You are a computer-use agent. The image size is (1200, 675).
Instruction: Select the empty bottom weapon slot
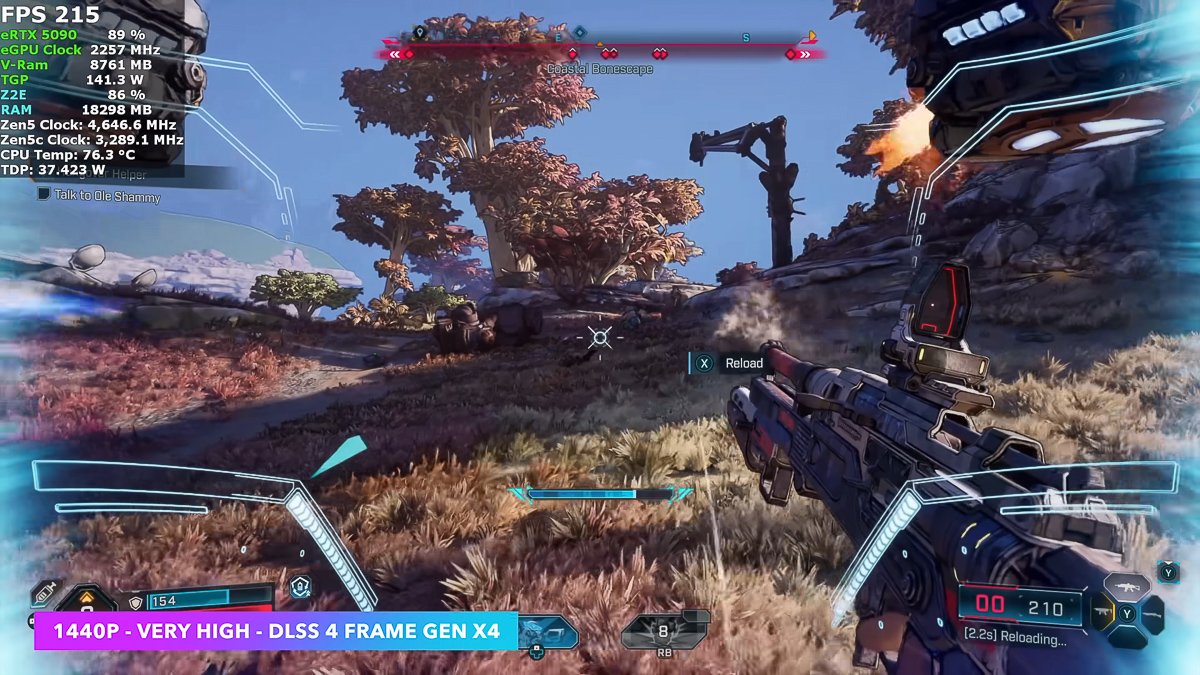point(1127,637)
